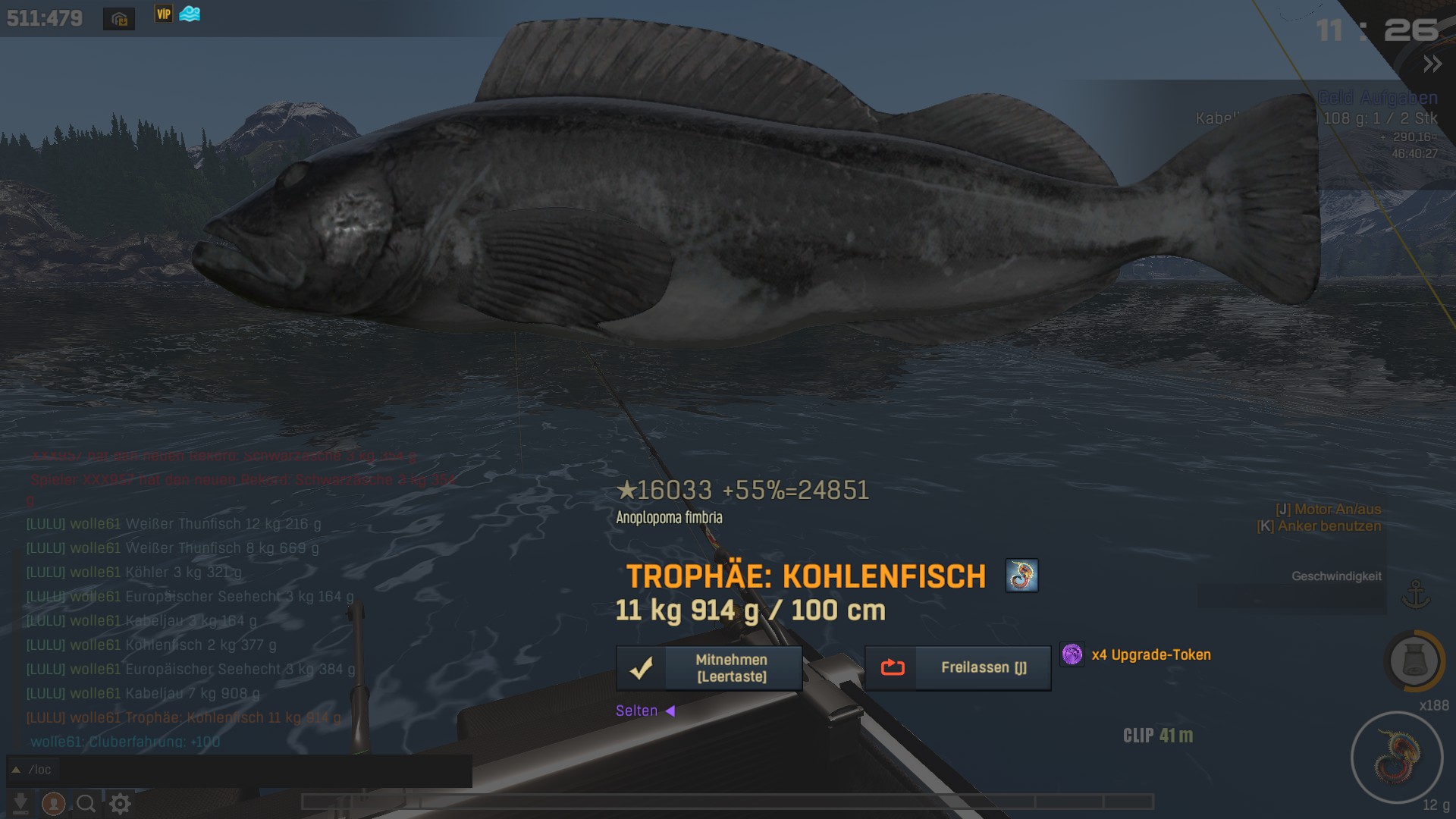Click the purple Upgrade-Token icon
1456x819 pixels.
pyautogui.click(x=1072, y=654)
